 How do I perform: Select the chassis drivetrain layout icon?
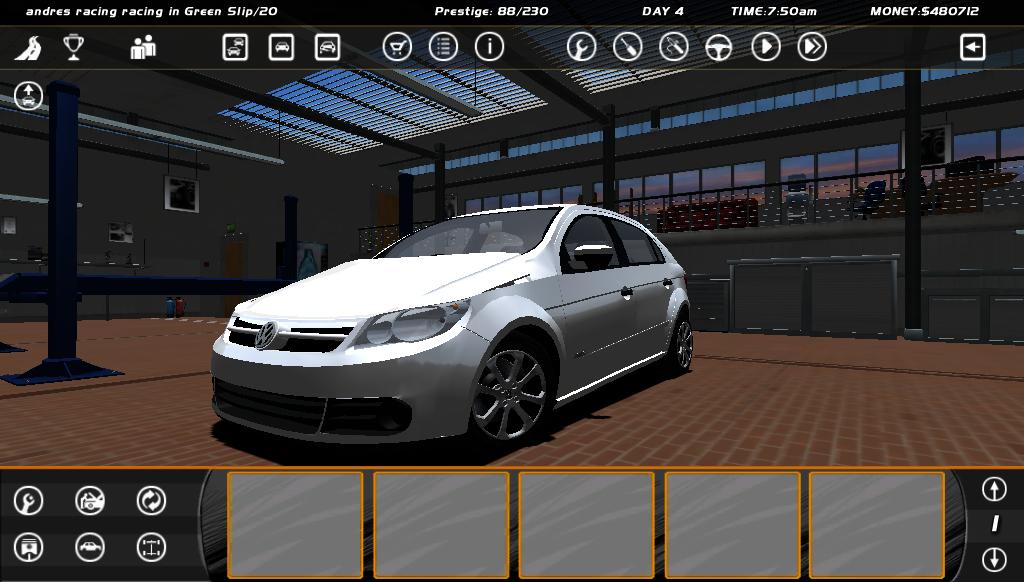[151, 547]
